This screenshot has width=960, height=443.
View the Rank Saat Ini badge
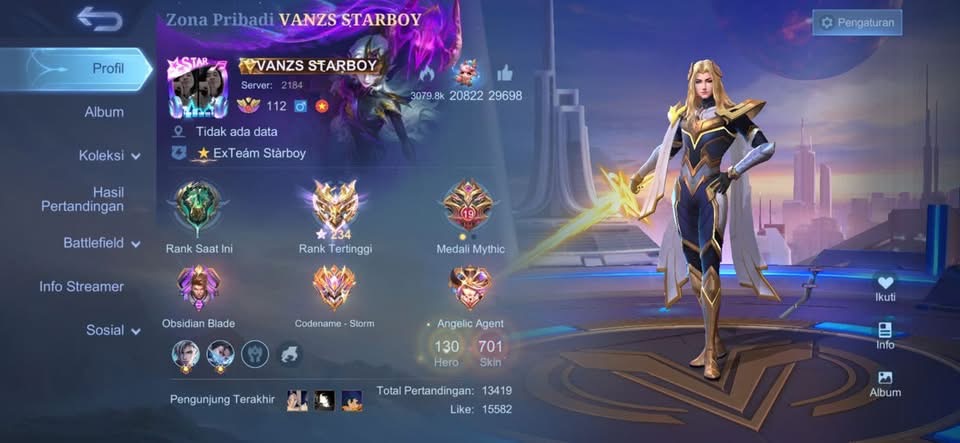[x=199, y=207]
